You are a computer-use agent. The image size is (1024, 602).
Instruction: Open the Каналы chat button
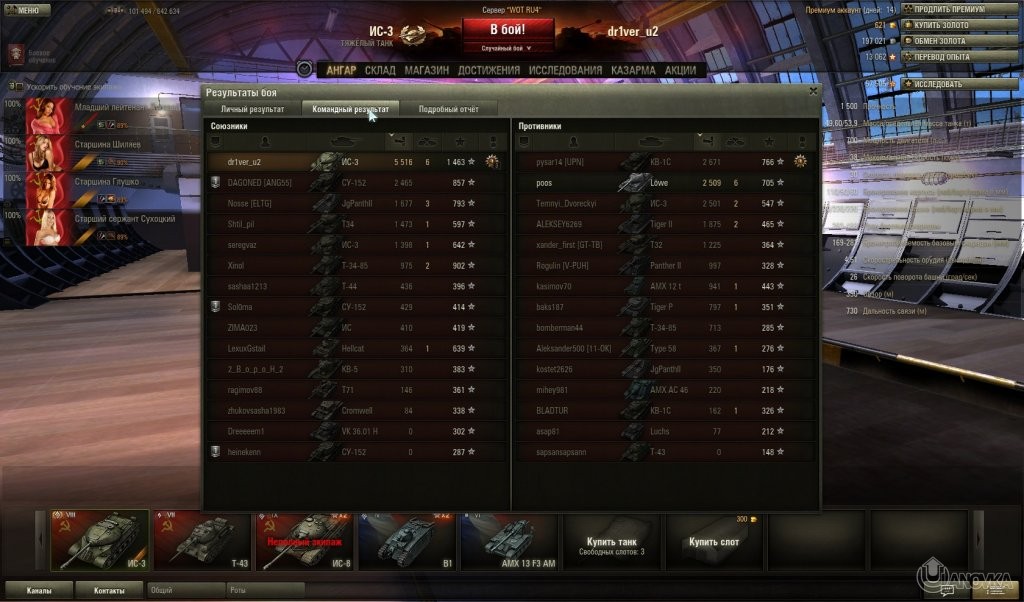tap(39, 590)
